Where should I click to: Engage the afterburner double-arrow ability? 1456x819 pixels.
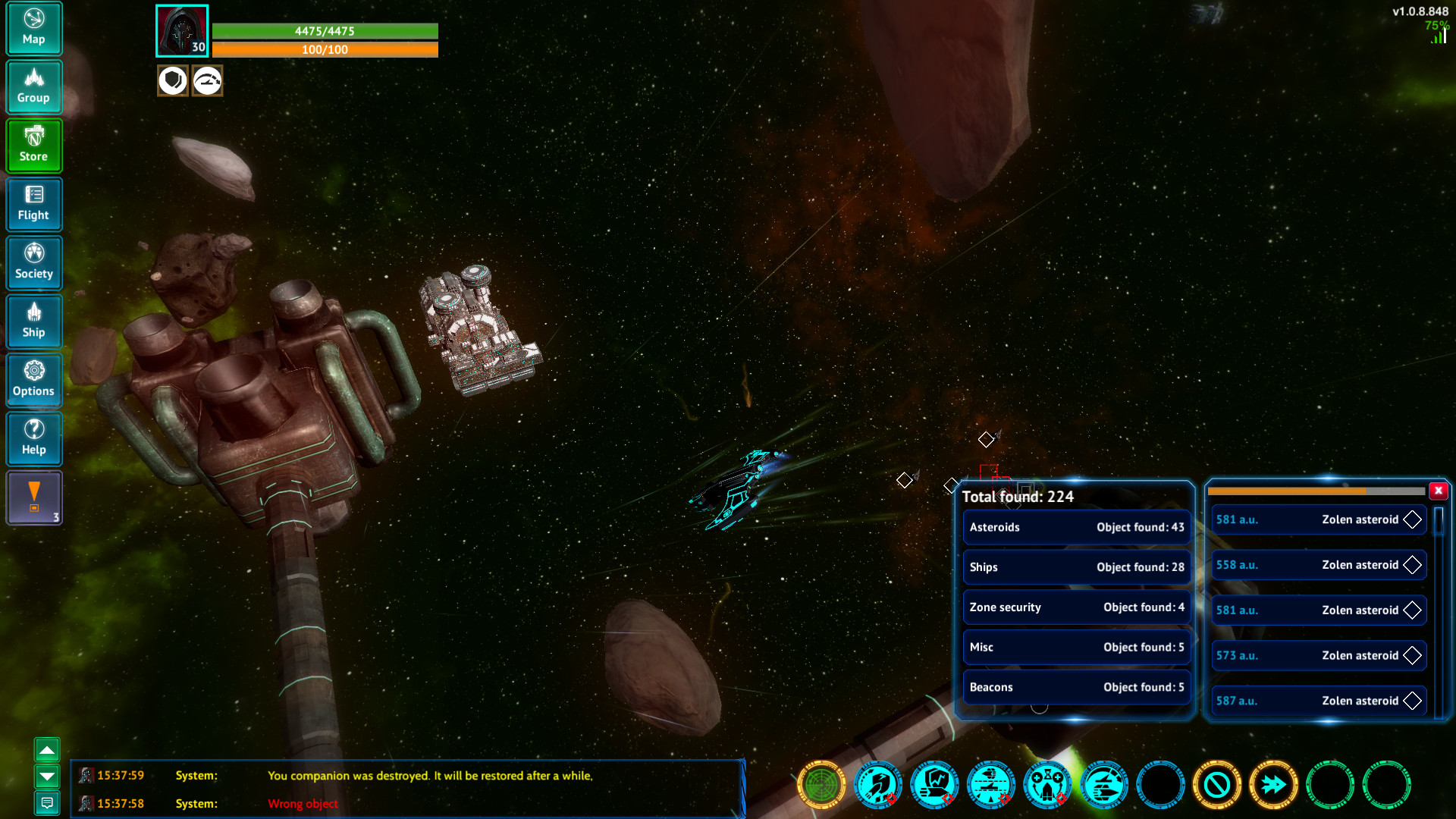click(x=1273, y=786)
